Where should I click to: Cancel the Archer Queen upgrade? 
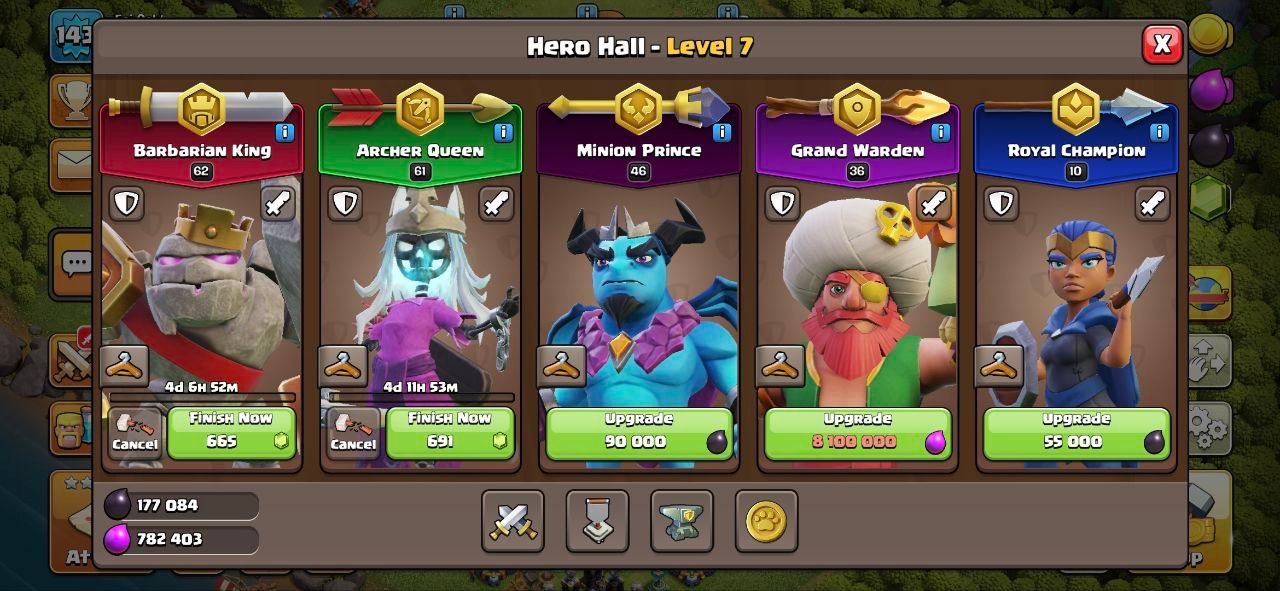353,434
